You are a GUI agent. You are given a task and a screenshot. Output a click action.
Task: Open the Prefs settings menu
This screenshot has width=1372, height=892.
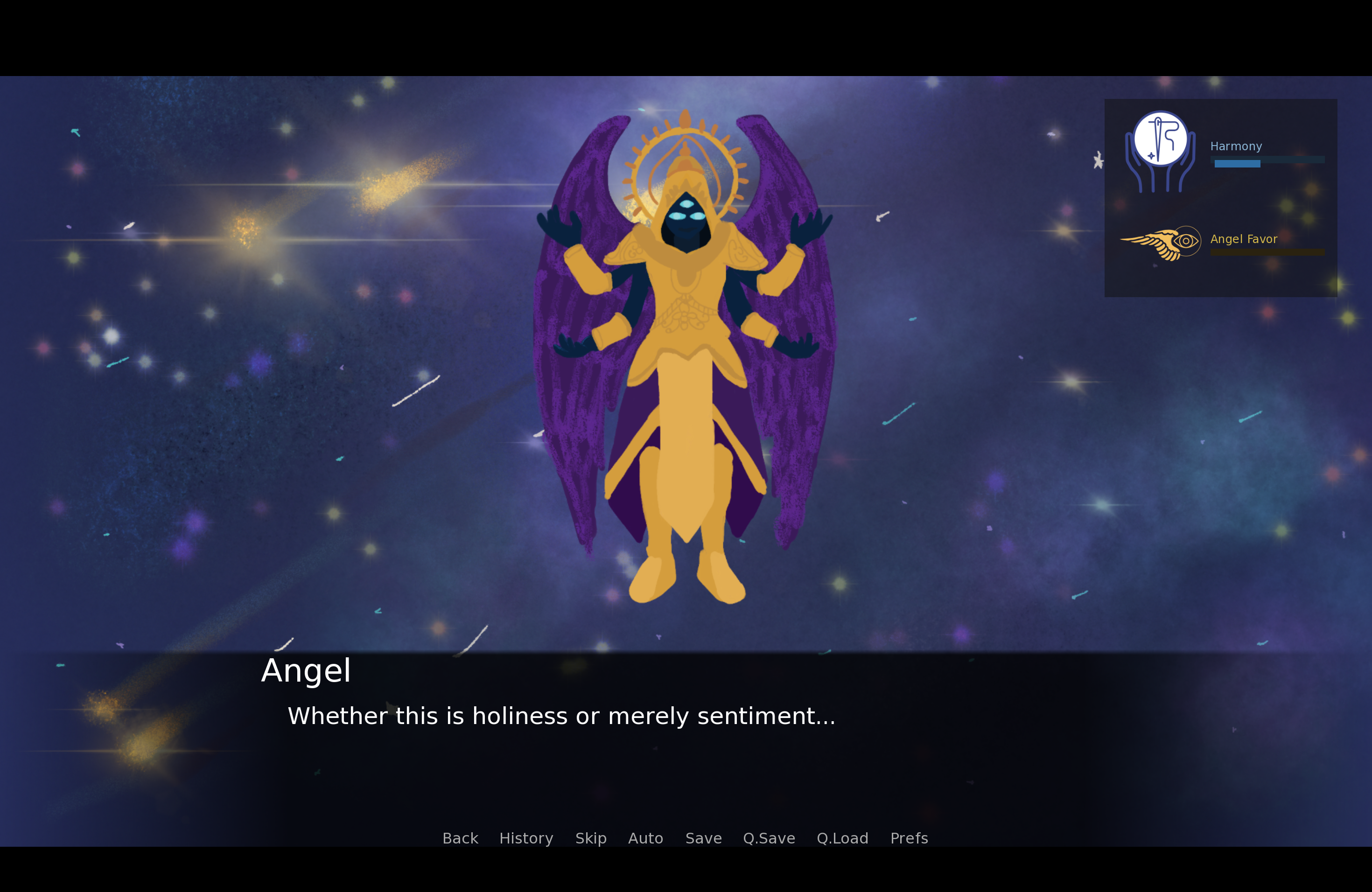tap(909, 839)
